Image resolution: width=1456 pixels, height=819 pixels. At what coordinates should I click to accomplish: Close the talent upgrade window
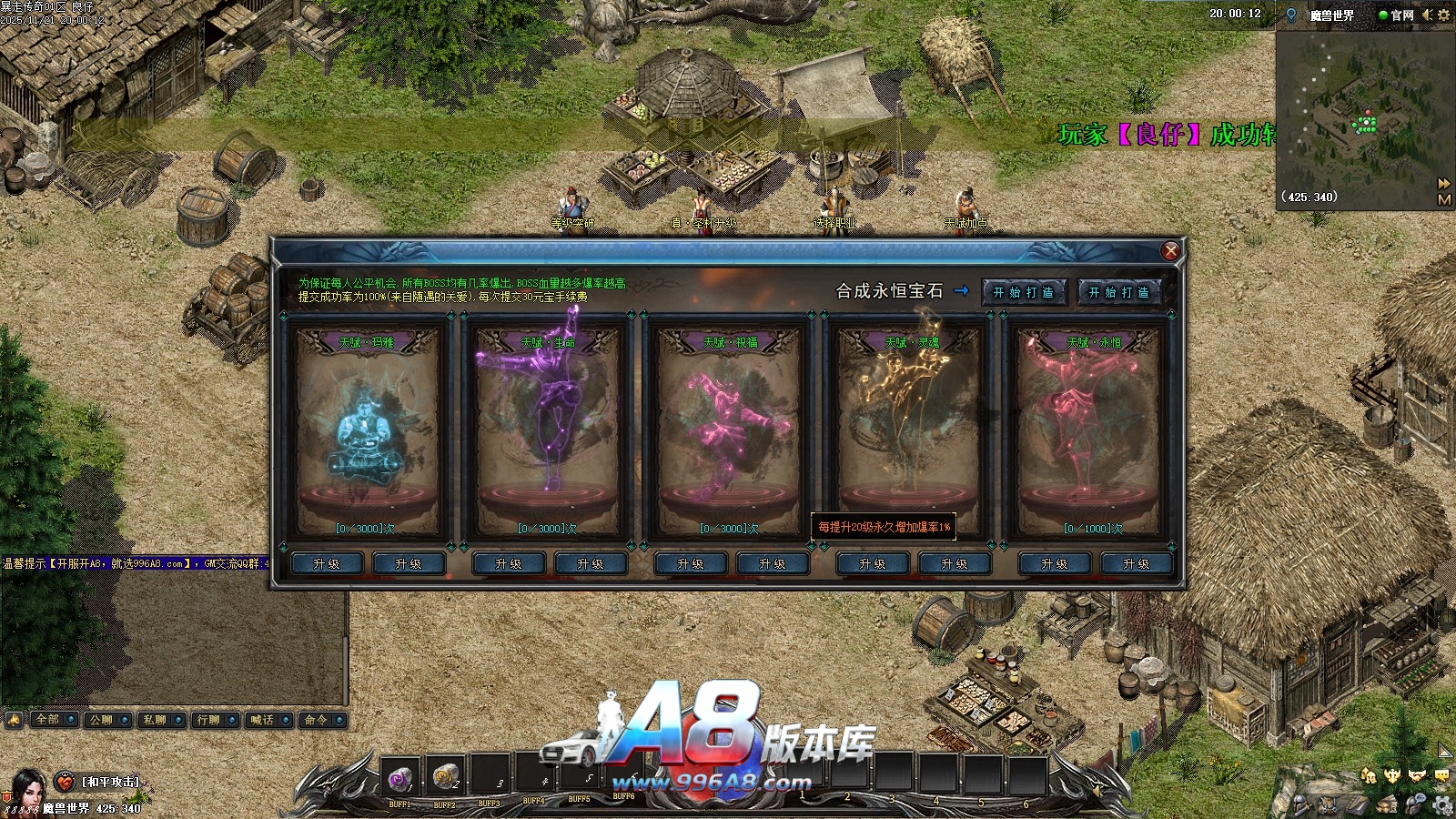click(1170, 251)
